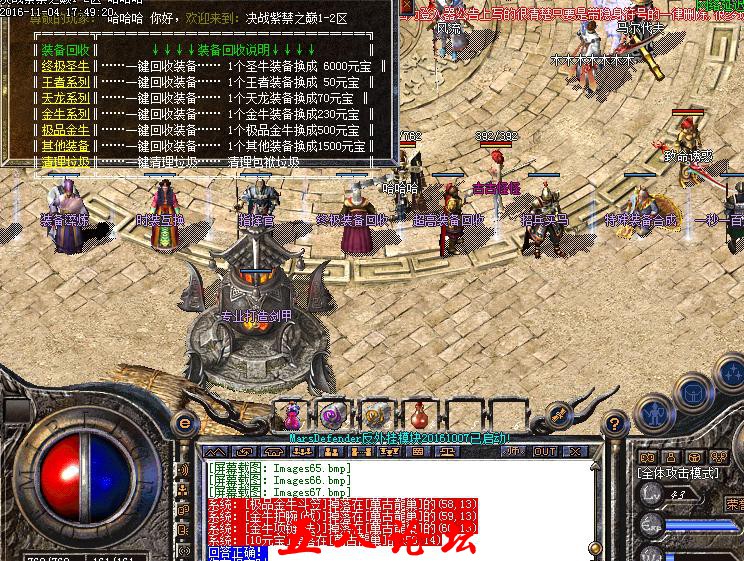
Task: Use the purple orb item in hotbar
Action: pos(332,413)
